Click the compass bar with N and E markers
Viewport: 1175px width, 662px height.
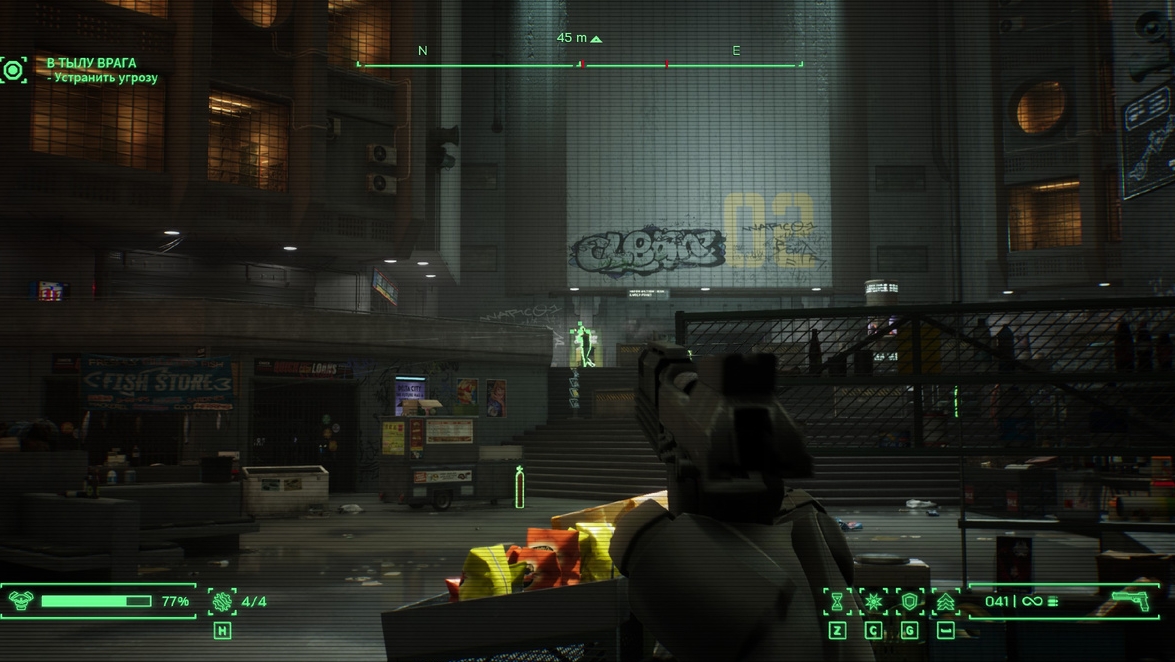pyautogui.click(x=580, y=64)
